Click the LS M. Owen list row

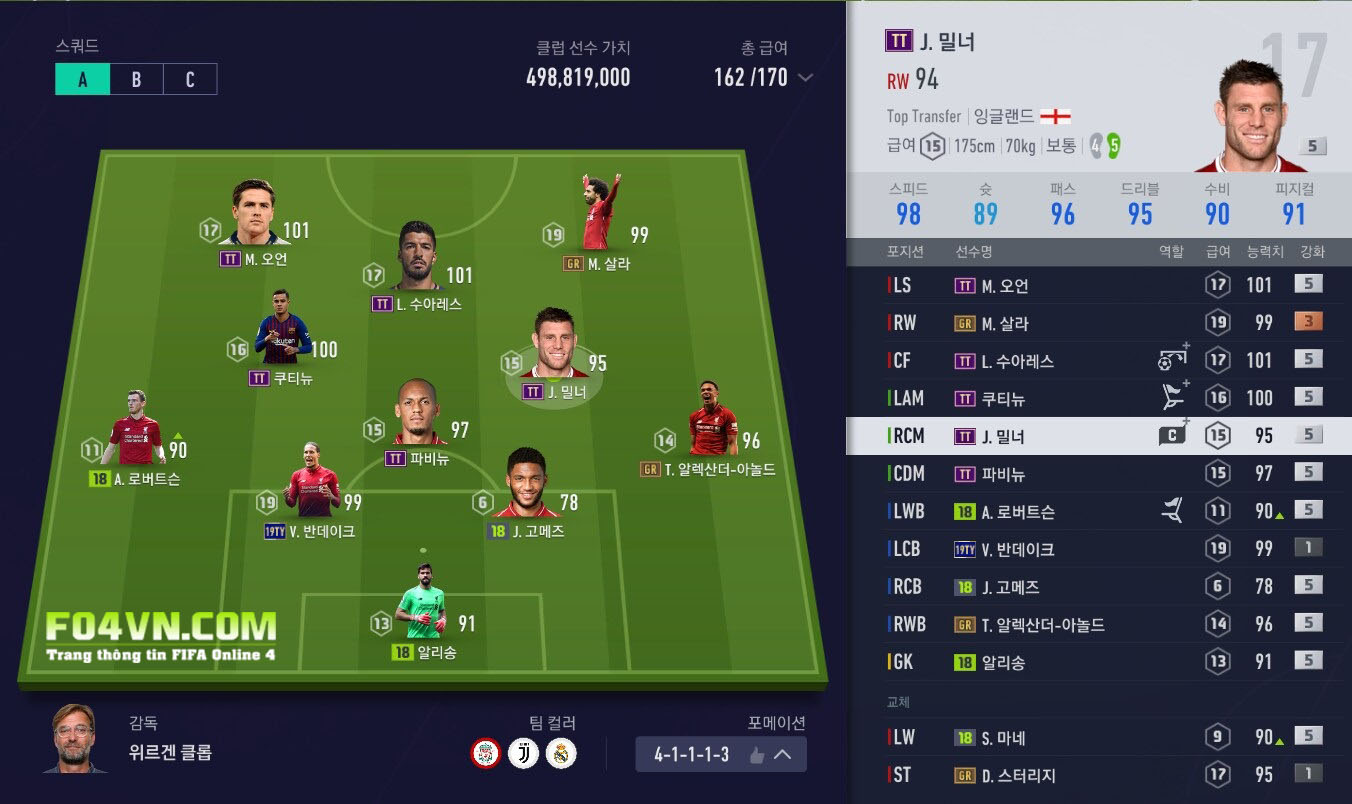click(1098, 286)
